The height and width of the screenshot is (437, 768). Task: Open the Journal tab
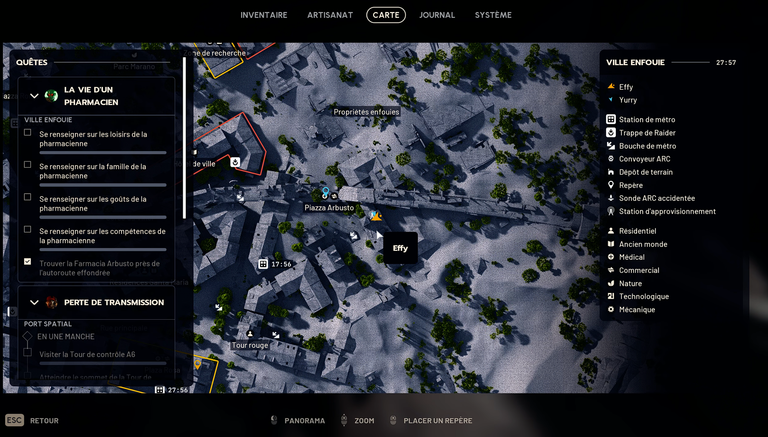437,15
